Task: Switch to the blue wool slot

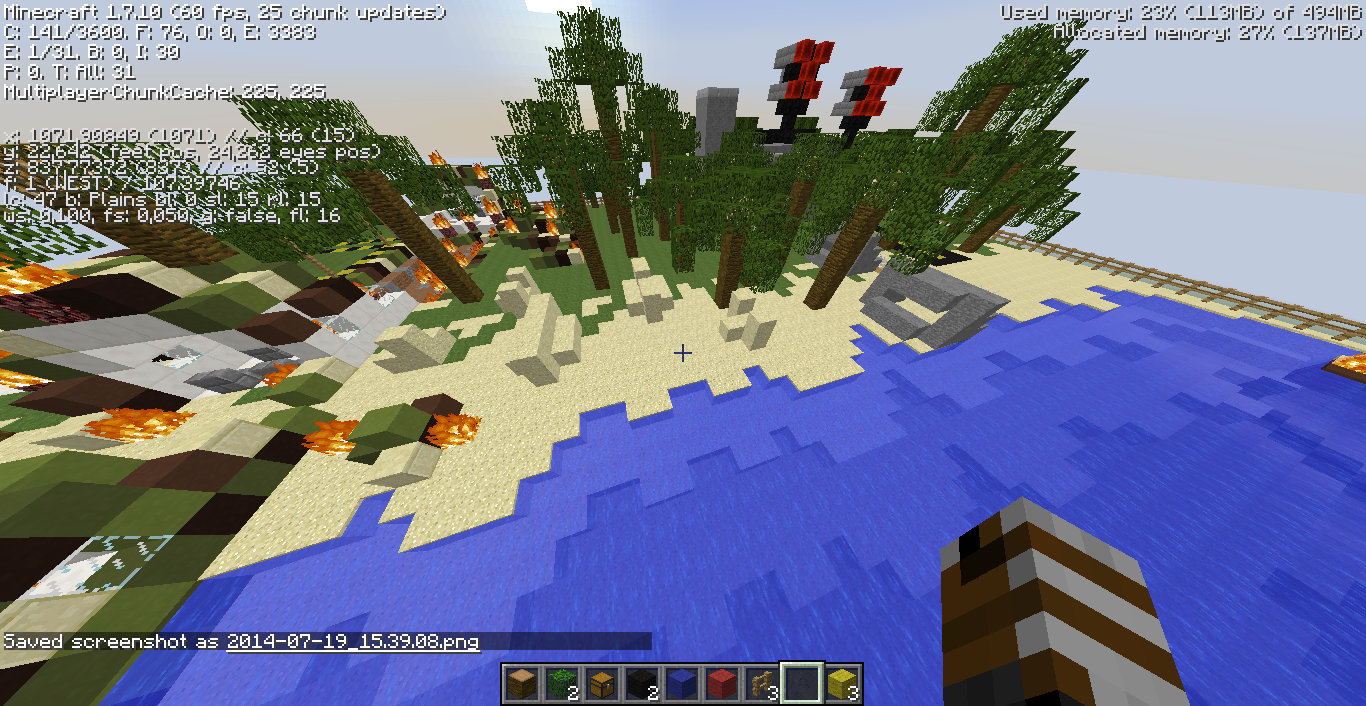Action: click(x=681, y=684)
